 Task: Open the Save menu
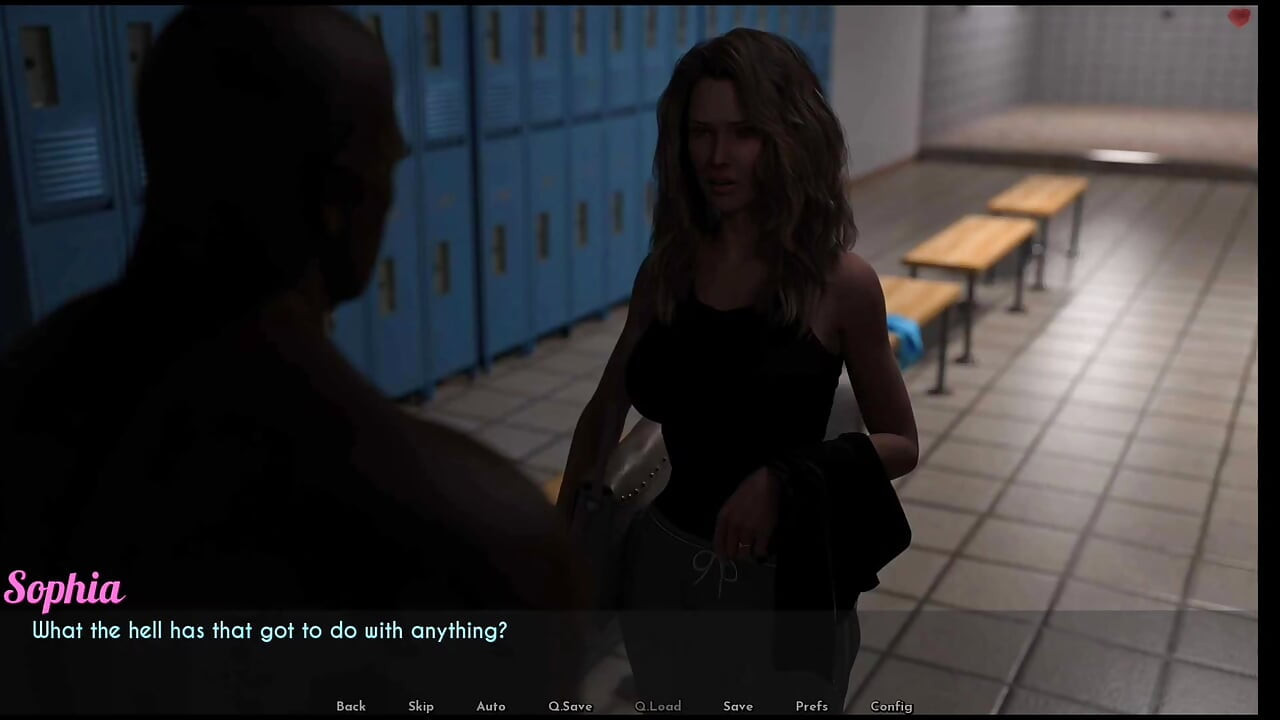pyautogui.click(x=738, y=706)
